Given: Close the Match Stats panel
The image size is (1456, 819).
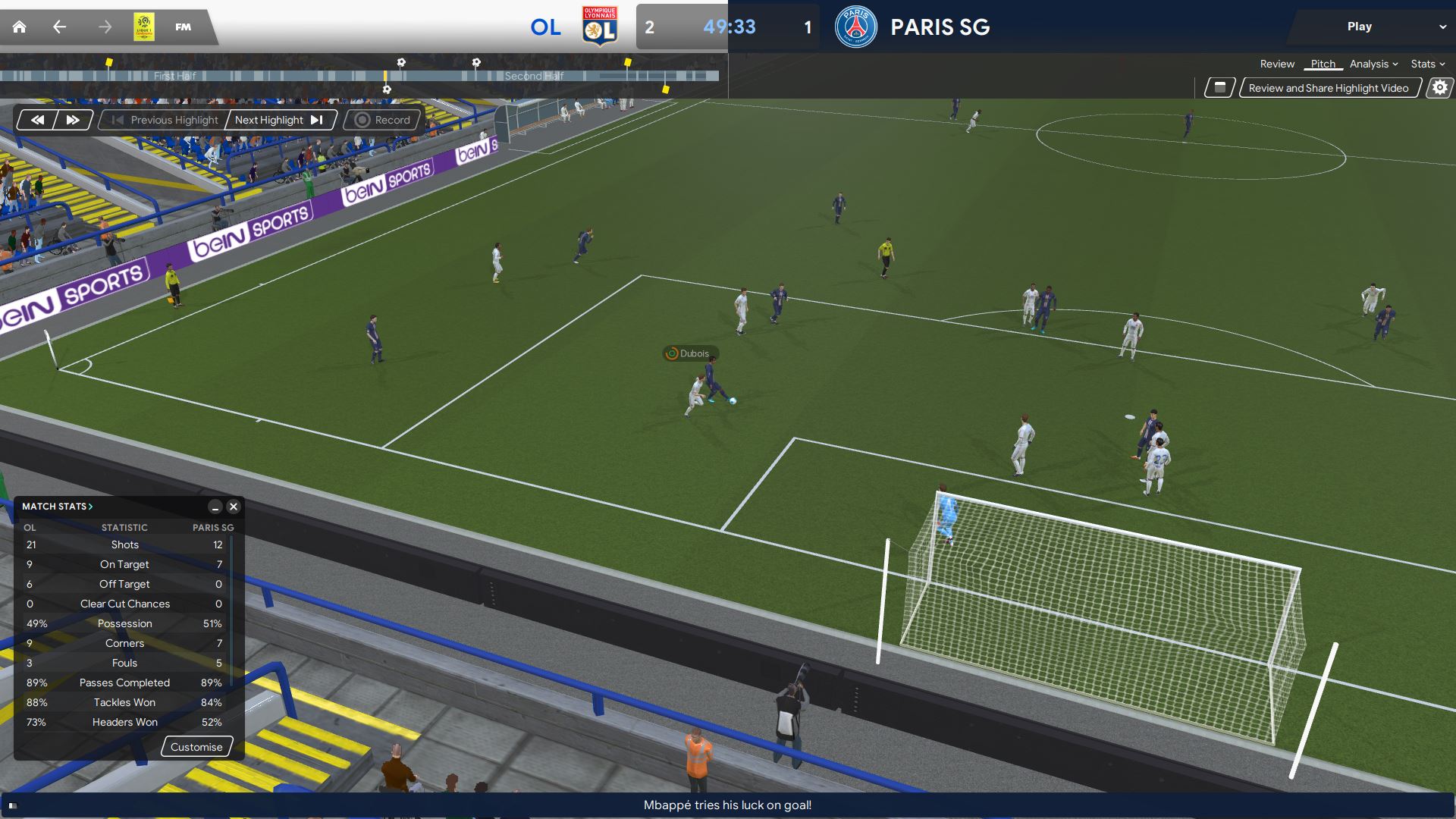Looking at the screenshot, I should (234, 507).
